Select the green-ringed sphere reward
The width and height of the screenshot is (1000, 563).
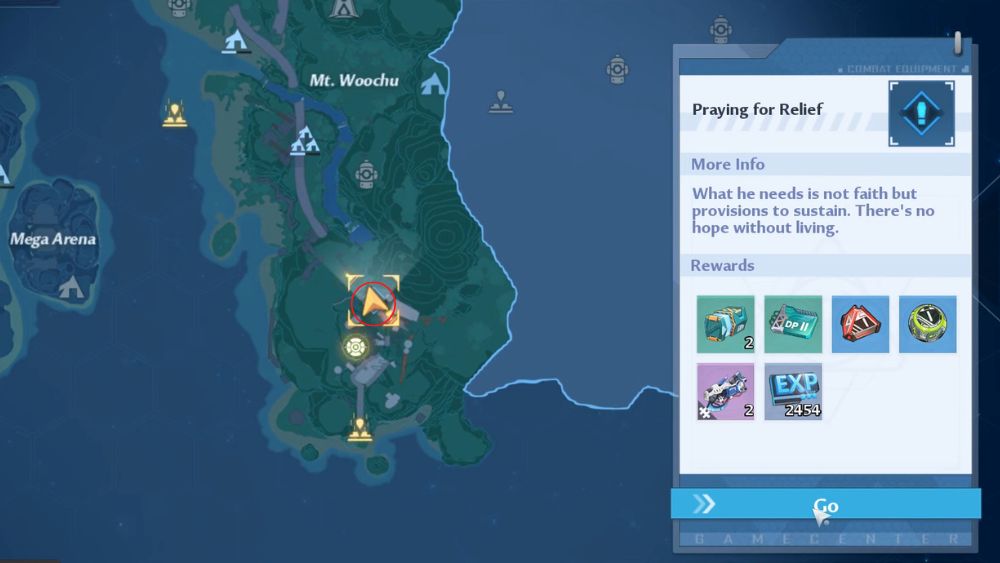pos(927,324)
